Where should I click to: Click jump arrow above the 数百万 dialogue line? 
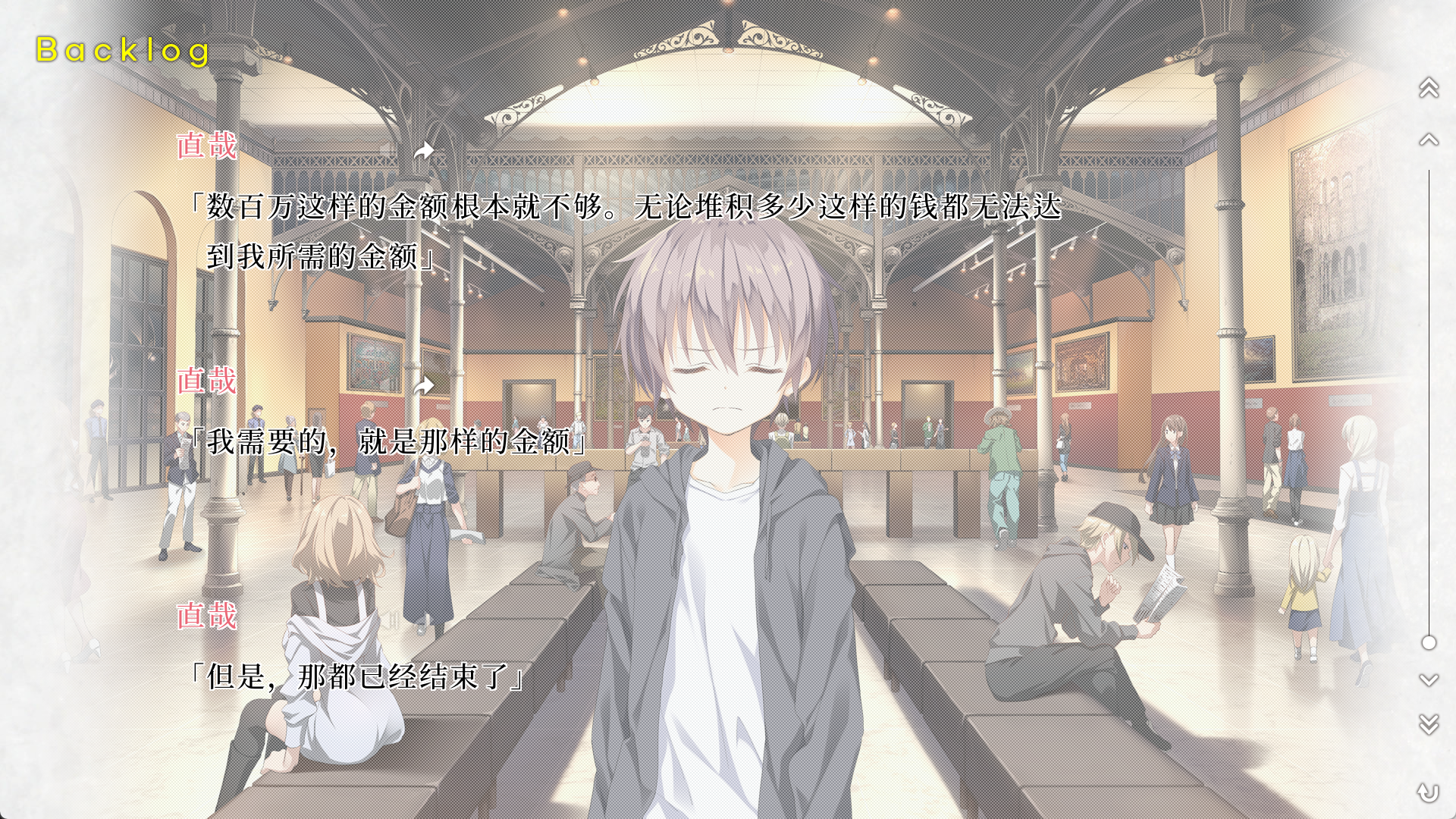point(424,152)
